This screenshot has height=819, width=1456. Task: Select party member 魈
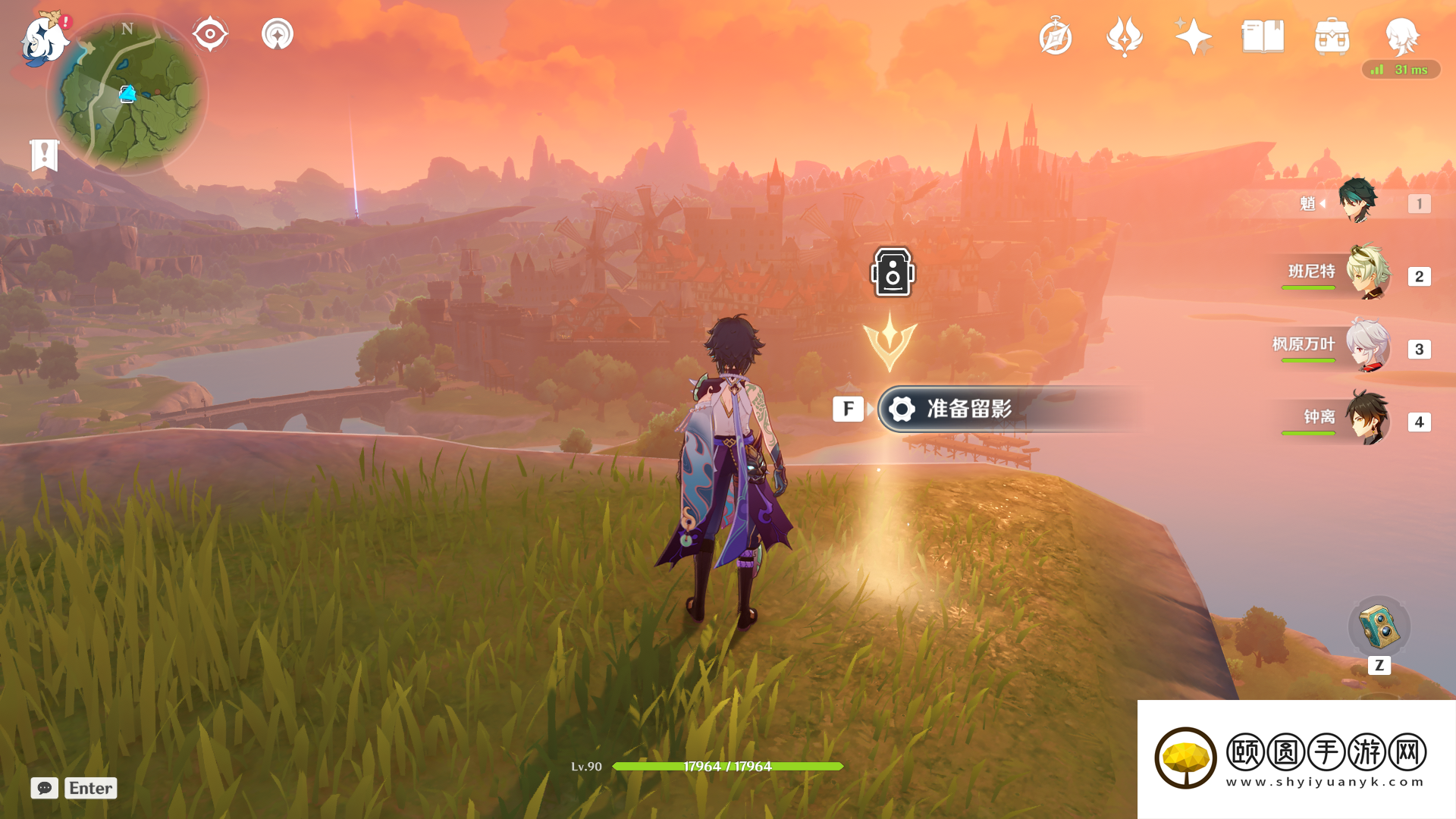[1357, 202]
